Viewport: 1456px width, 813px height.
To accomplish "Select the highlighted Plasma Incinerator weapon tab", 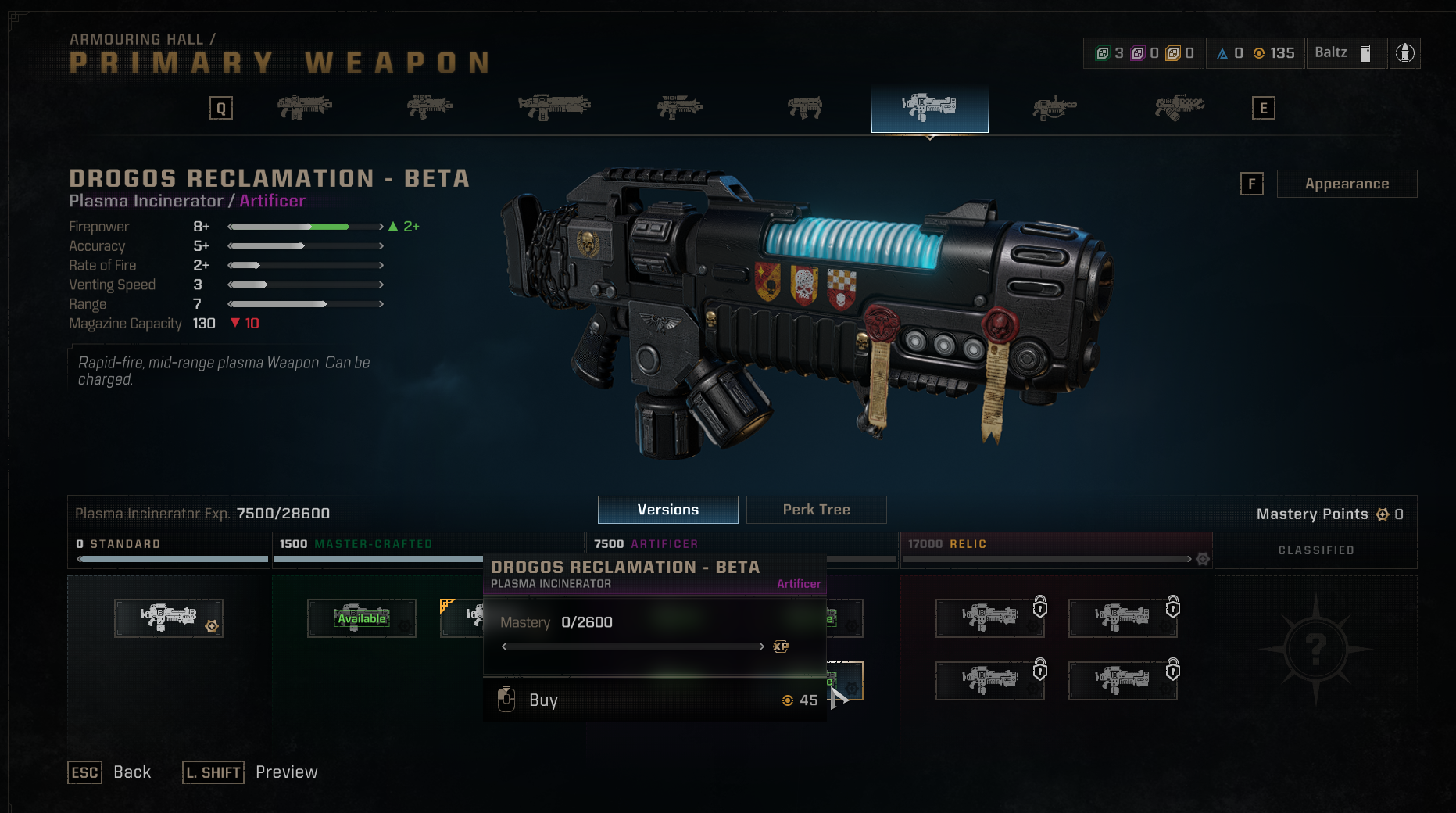I will click(x=929, y=108).
